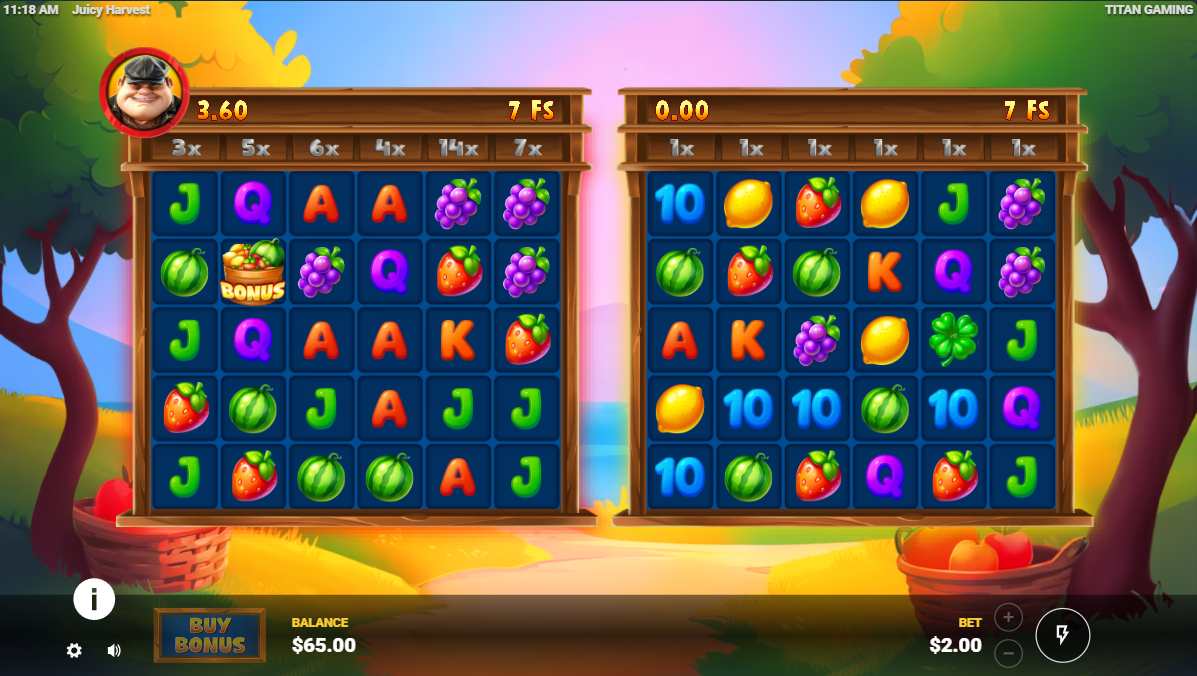Increase the bet with plus button
Image resolution: width=1197 pixels, height=676 pixels.
click(x=1008, y=617)
